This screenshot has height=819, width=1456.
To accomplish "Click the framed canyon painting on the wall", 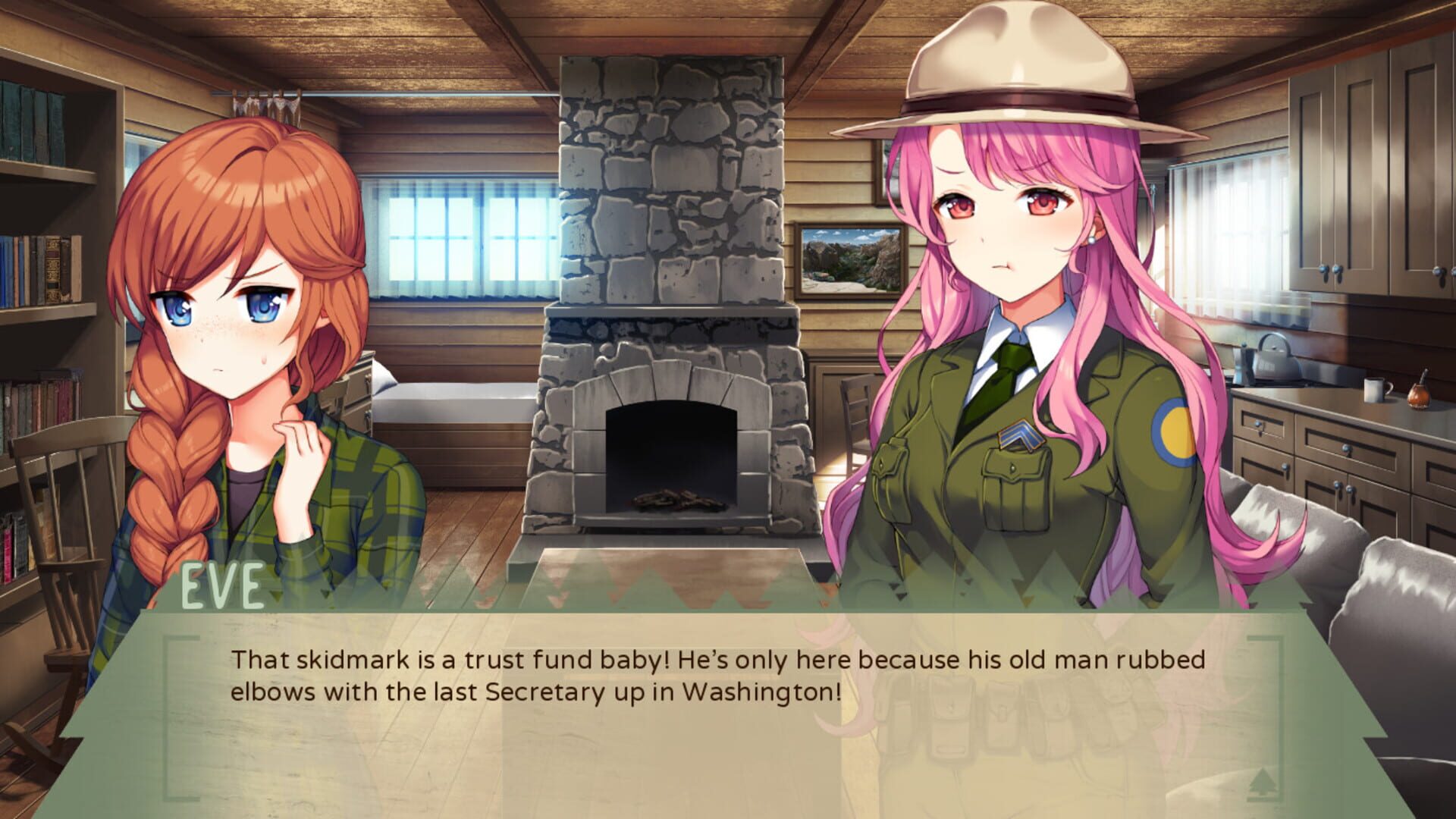I will point(849,262).
